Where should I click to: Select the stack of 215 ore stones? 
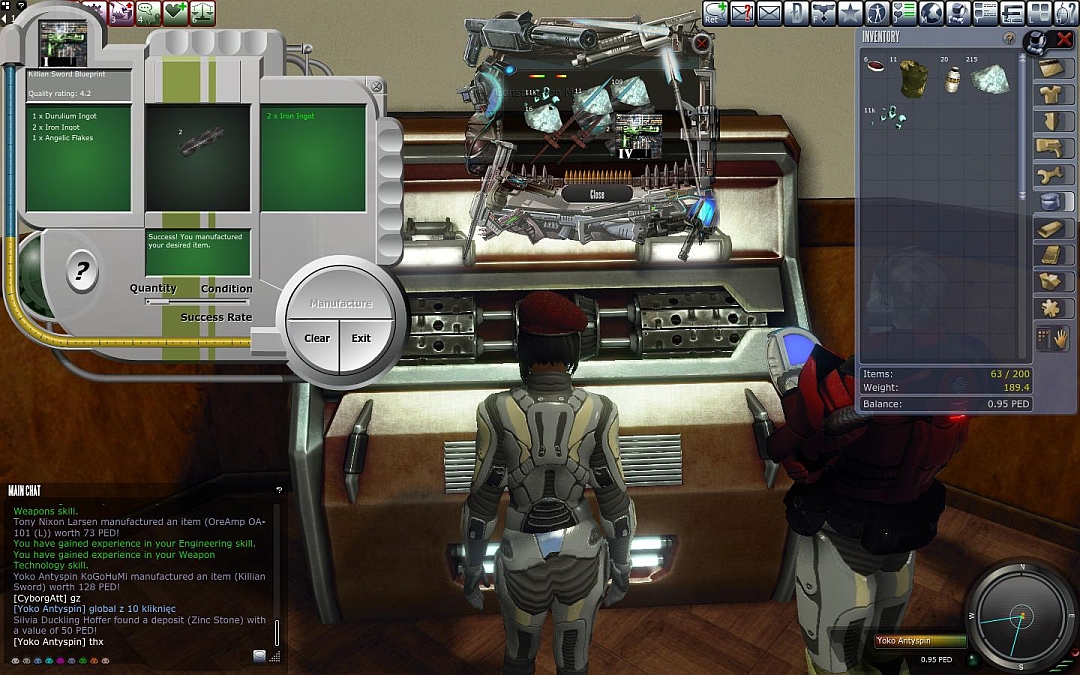990,79
